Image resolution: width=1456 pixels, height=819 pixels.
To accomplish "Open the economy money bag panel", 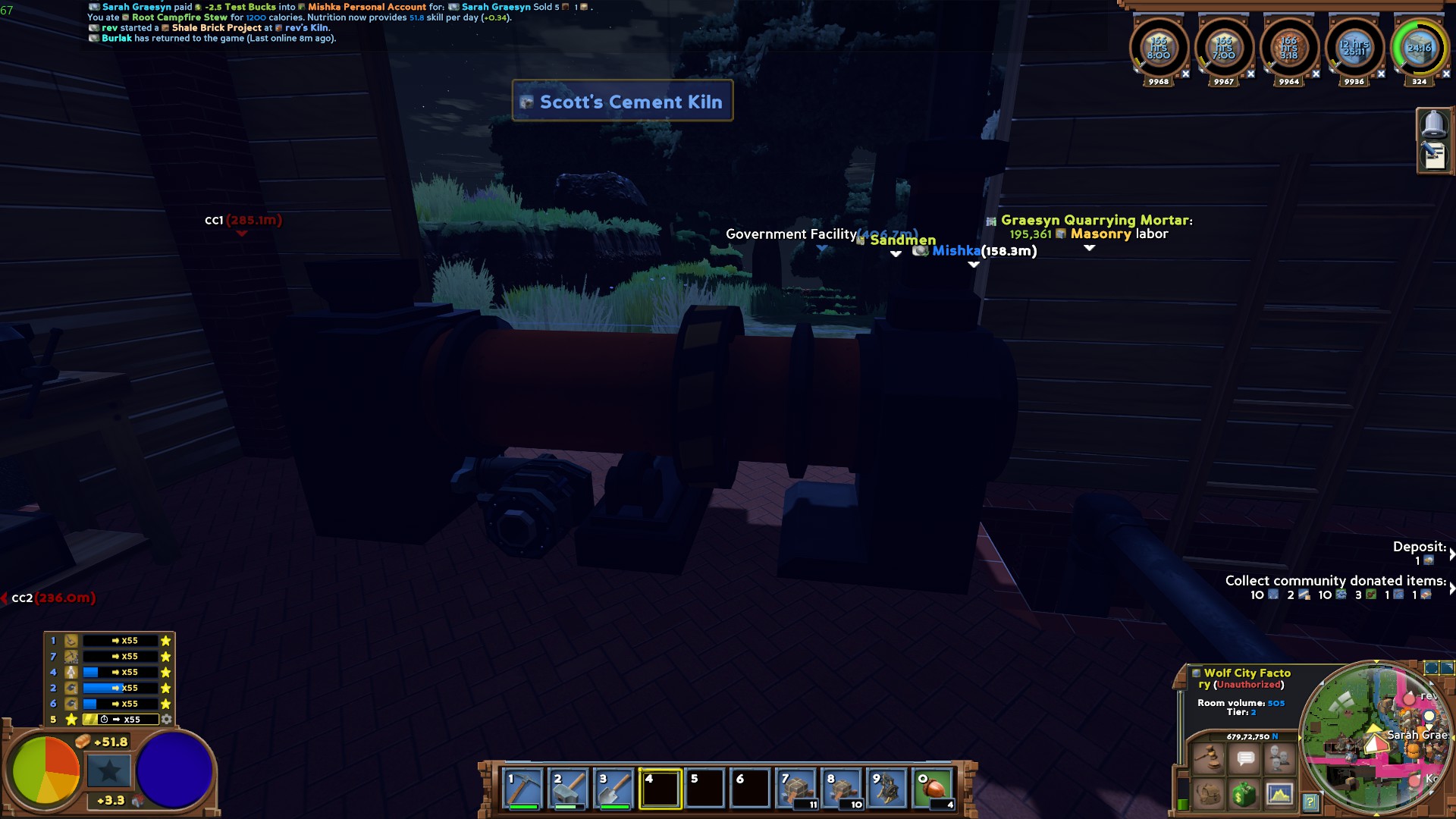I will point(1246,793).
